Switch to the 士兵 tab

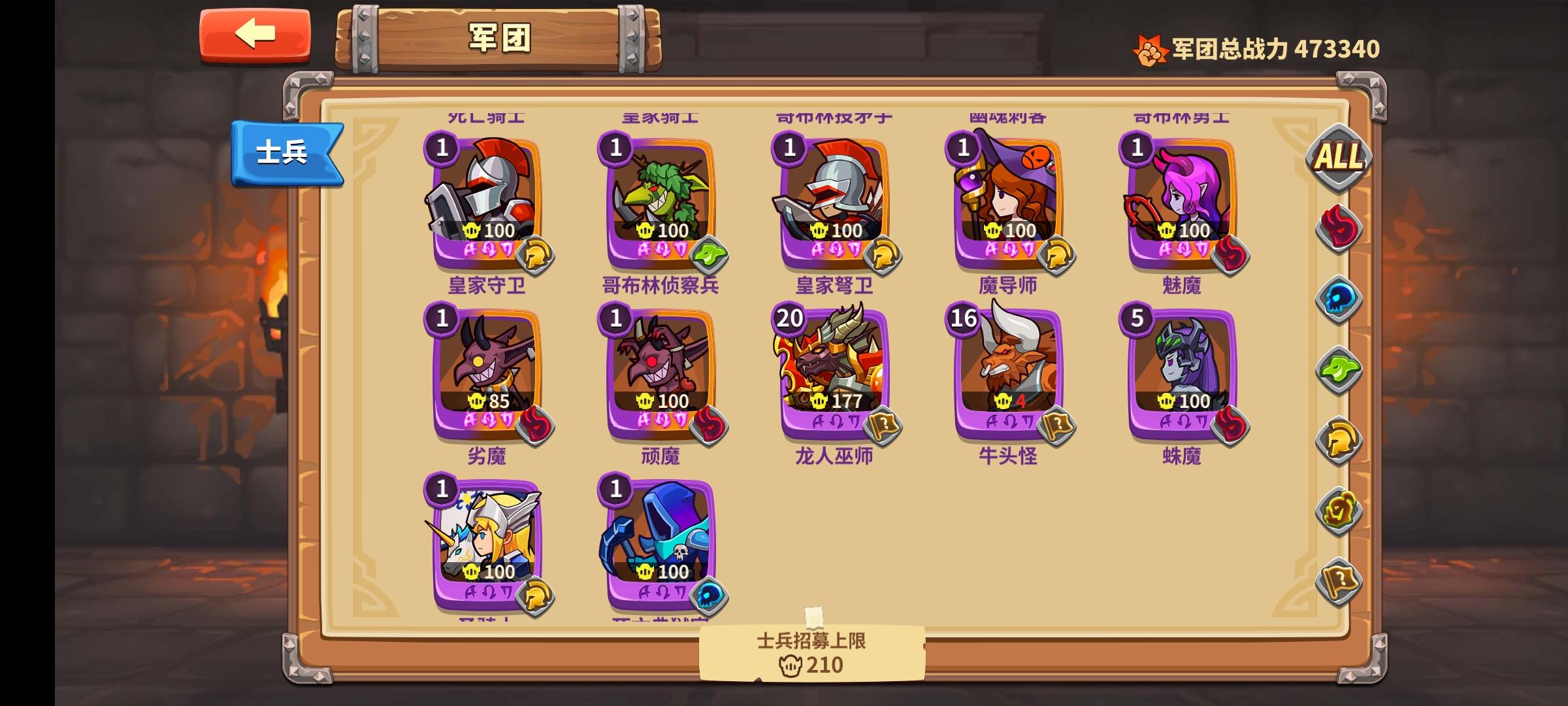(285, 152)
